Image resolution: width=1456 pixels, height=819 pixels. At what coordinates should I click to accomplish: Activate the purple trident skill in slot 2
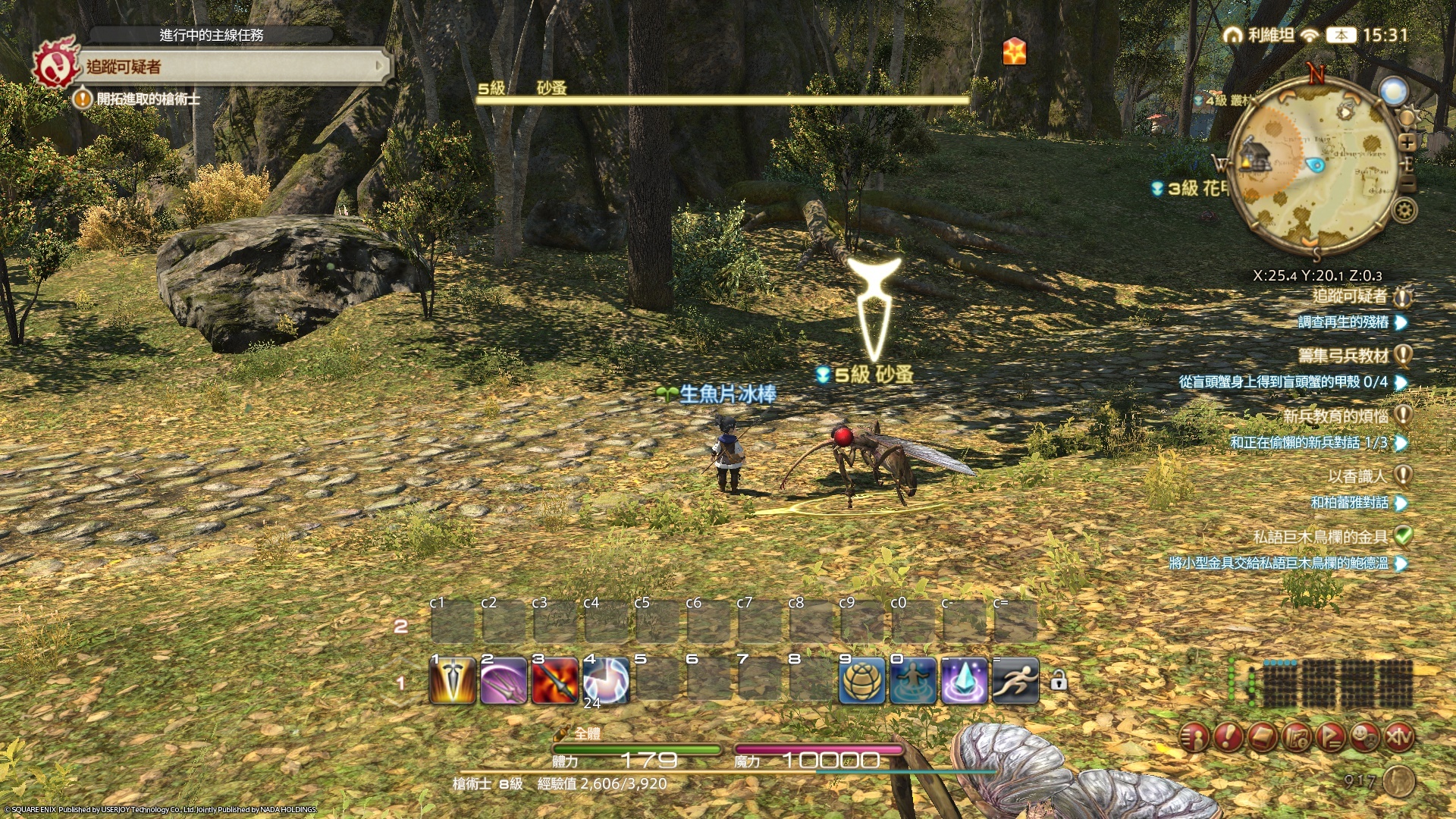(504, 681)
